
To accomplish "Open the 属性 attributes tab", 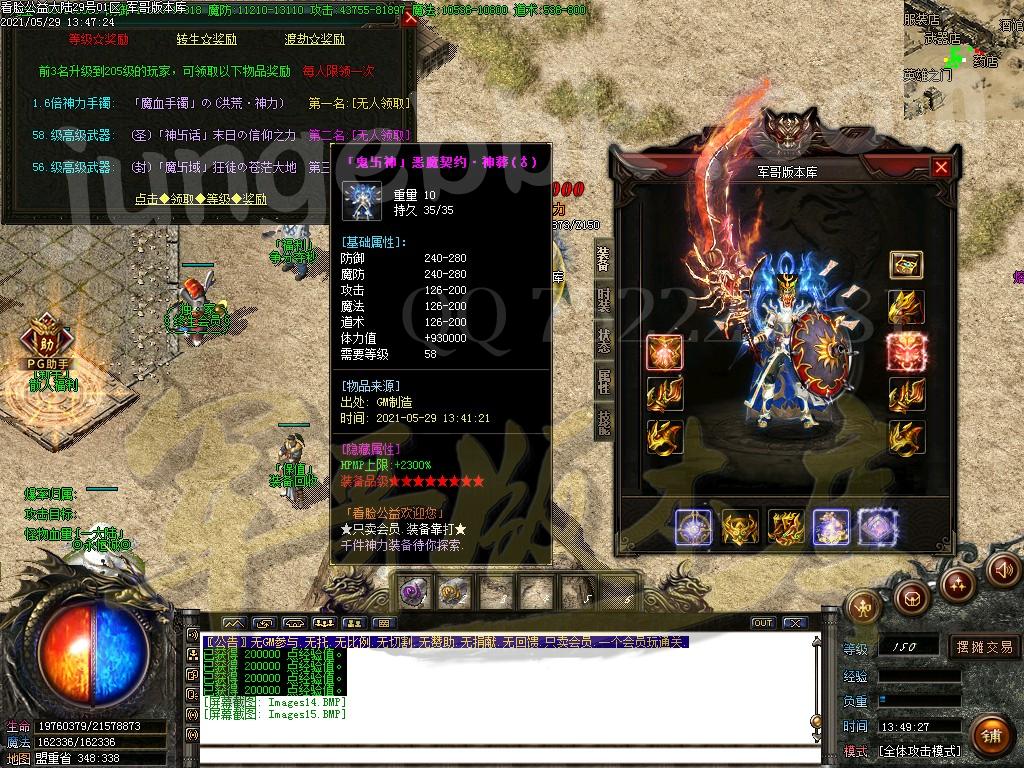I will (603, 381).
